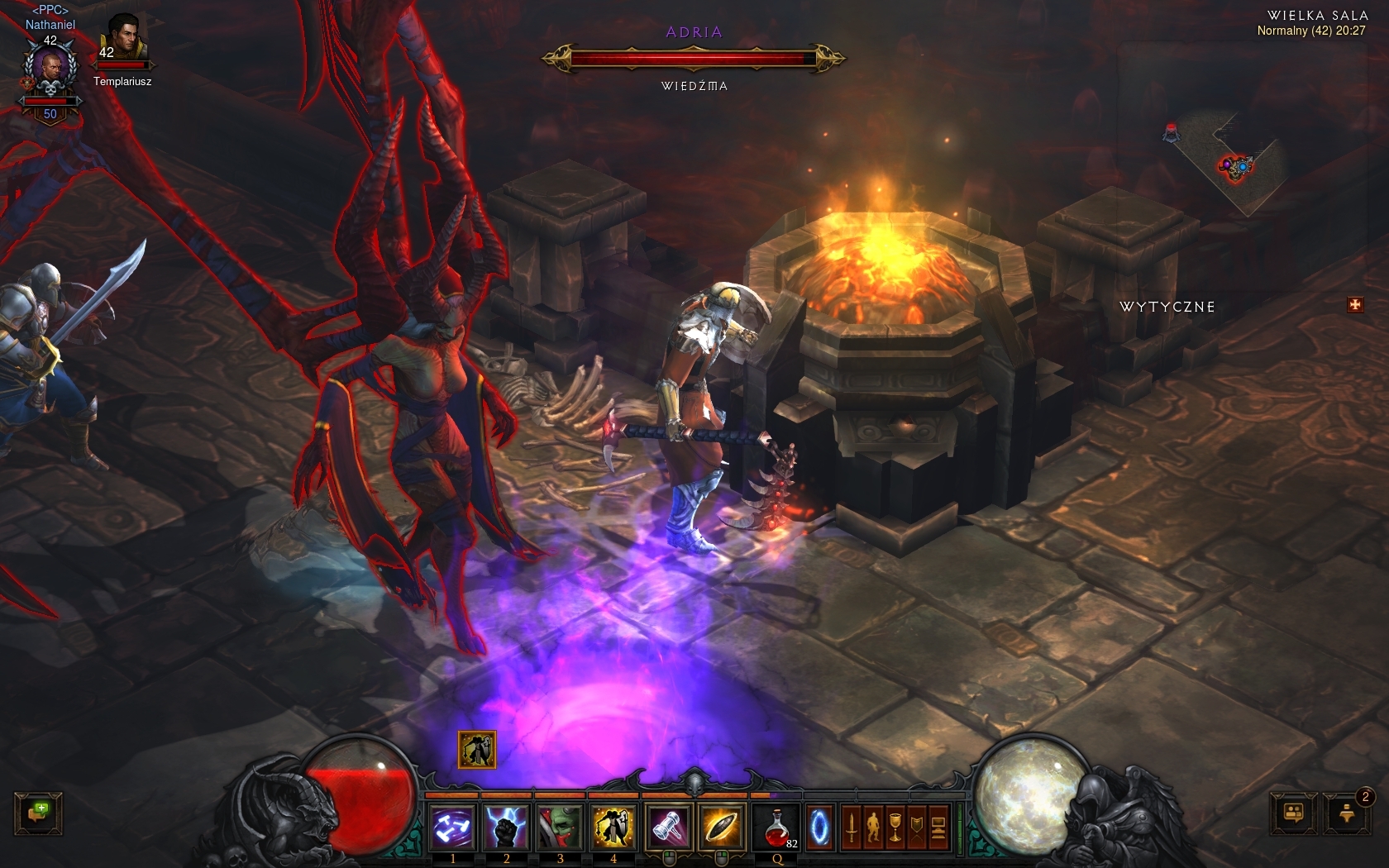Screen dimensions: 1389x868
Task: Activate the spinning hammers skill in slot 1
Action: pos(452,827)
